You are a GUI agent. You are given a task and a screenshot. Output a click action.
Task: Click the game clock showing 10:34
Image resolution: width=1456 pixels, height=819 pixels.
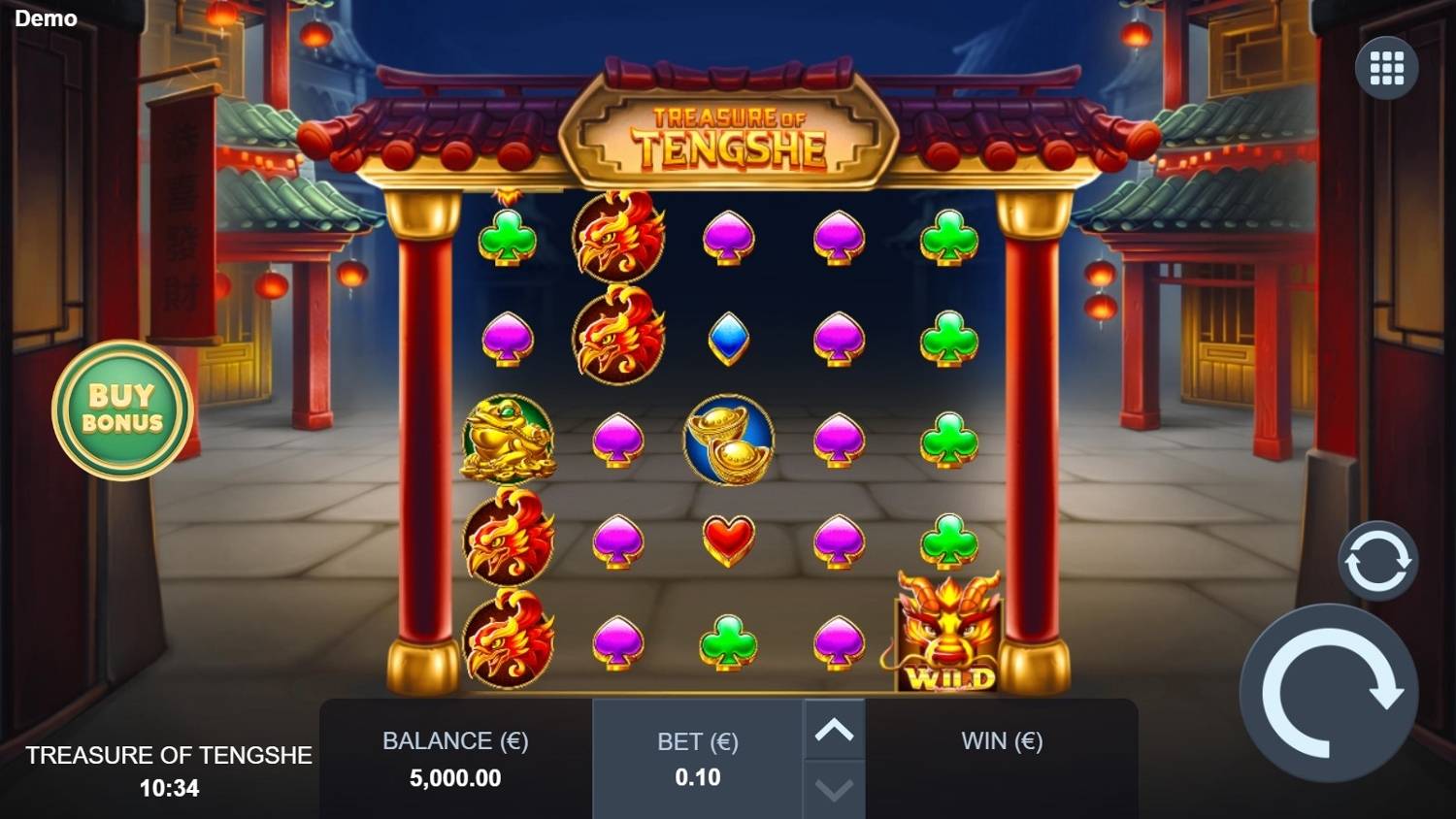click(x=168, y=788)
